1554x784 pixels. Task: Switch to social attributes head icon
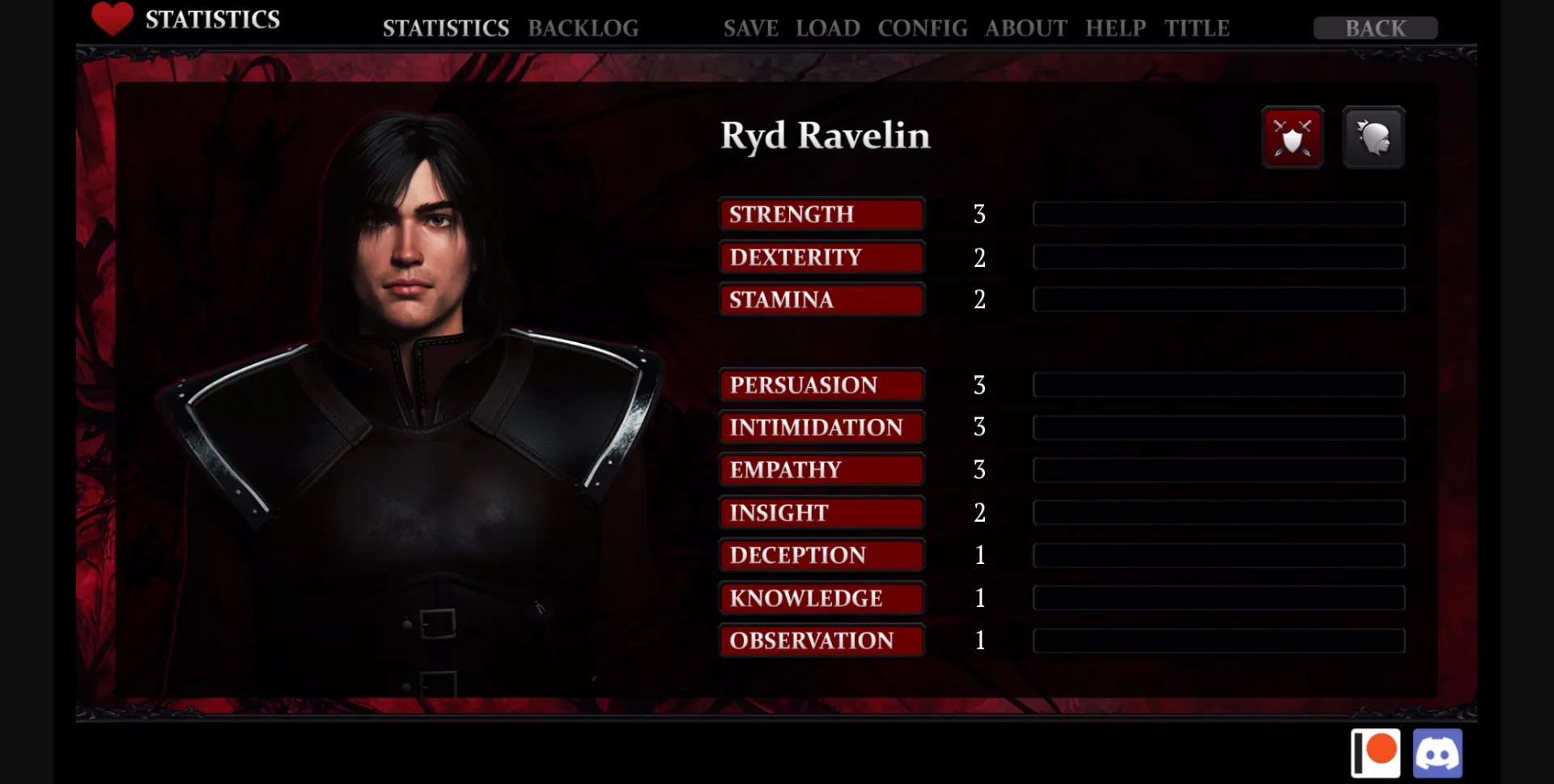pyautogui.click(x=1374, y=137)
